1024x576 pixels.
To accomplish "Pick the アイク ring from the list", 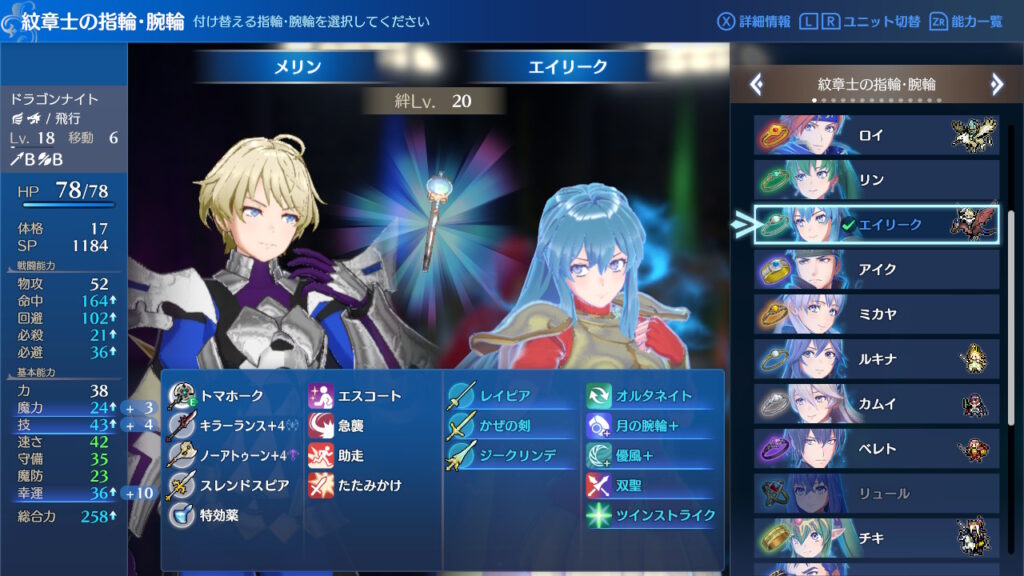I will point(876,270).
